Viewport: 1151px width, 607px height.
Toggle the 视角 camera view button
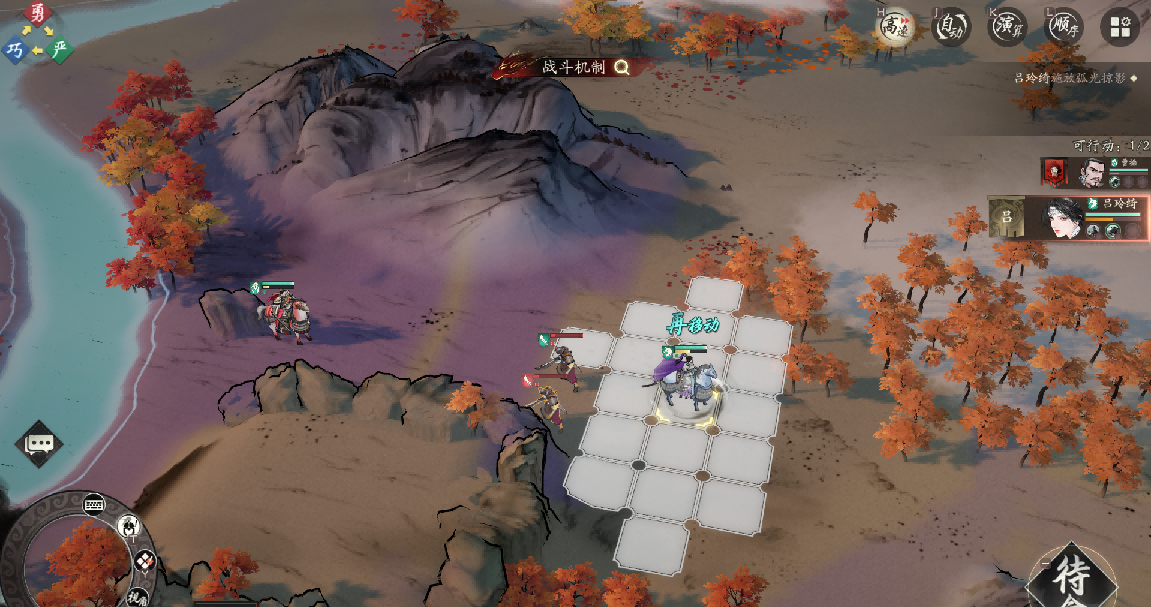(x=137, y=597)
